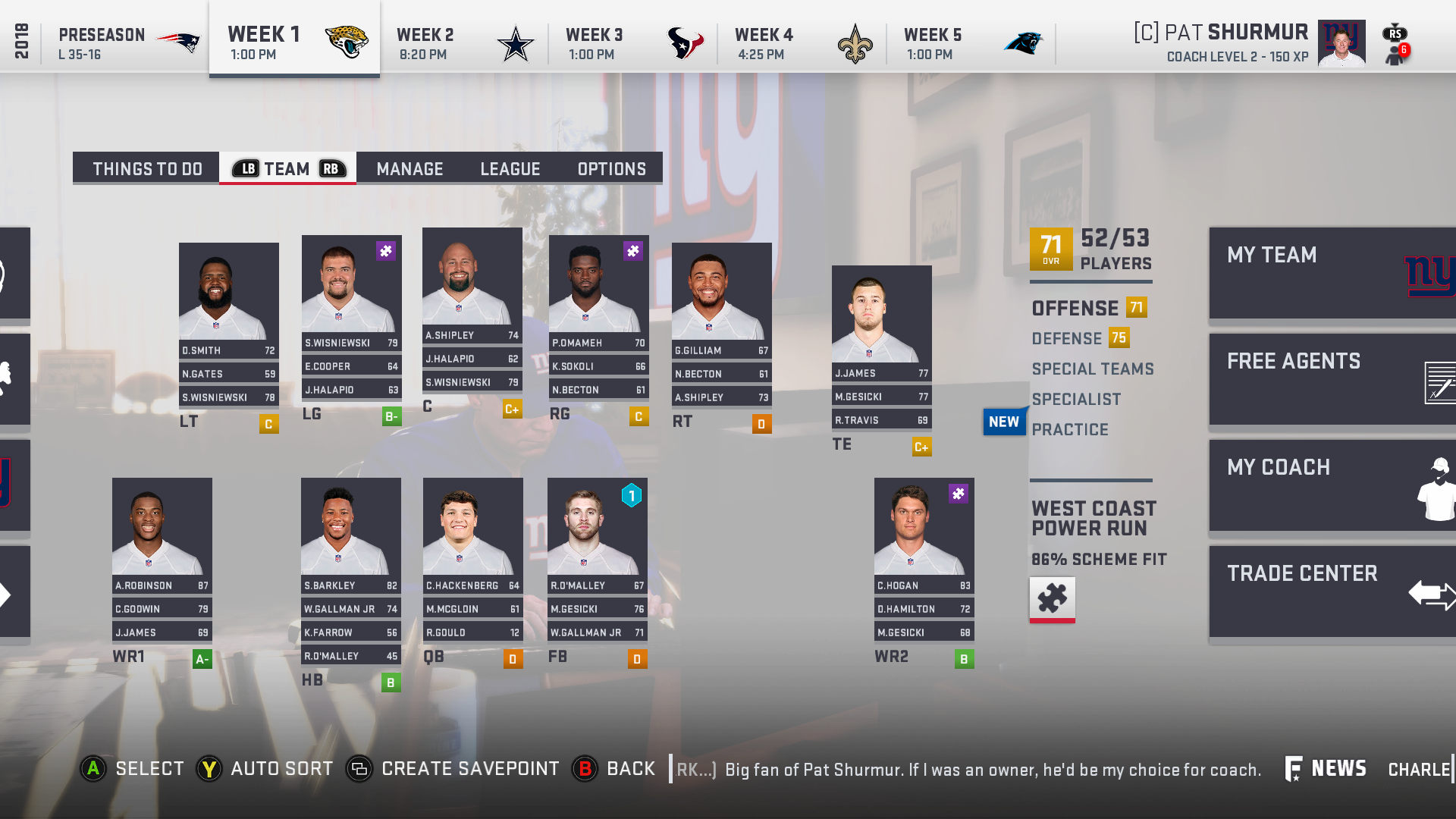Open the My Team panel

pos(1332,273)
